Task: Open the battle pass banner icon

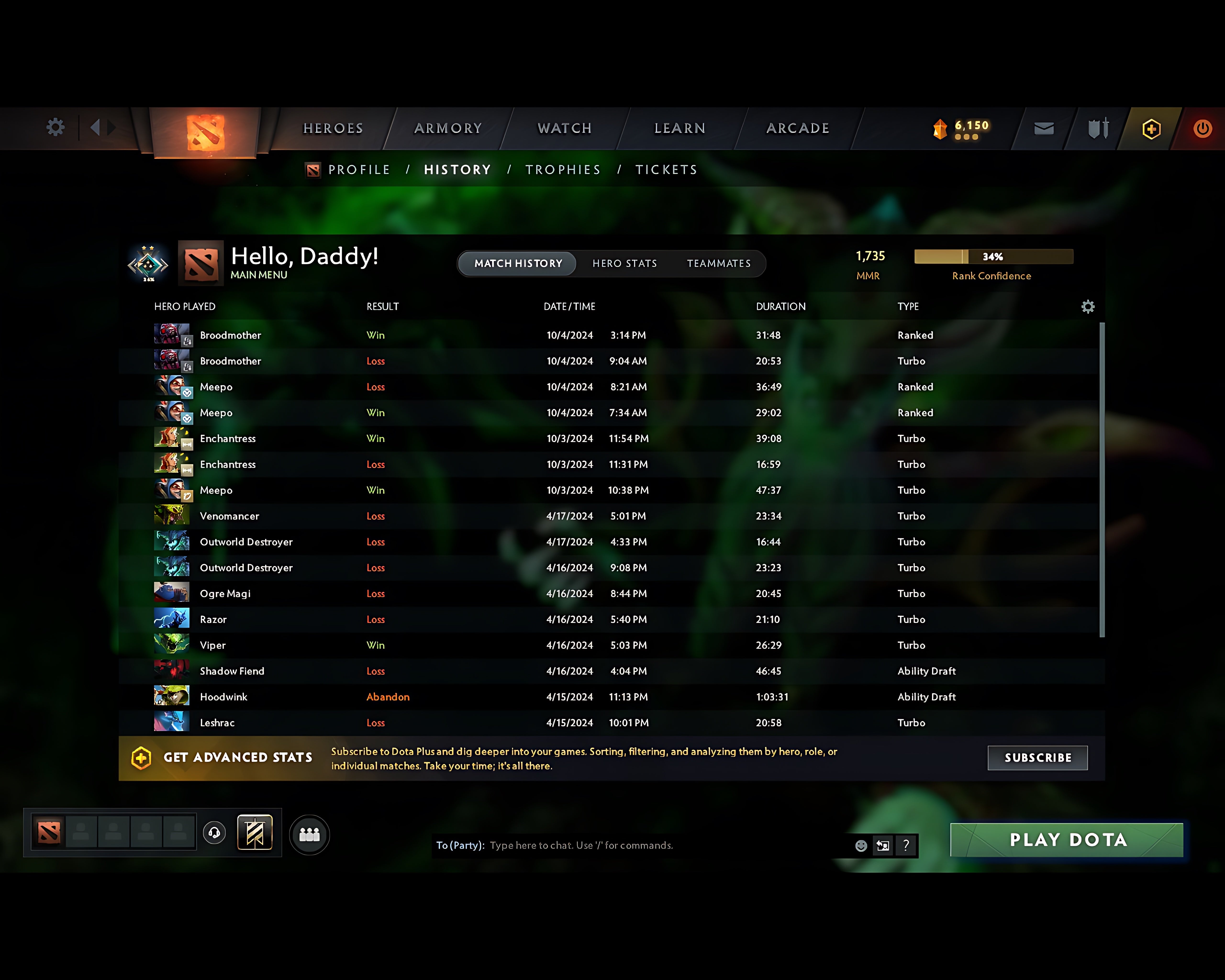Action: 255,832
